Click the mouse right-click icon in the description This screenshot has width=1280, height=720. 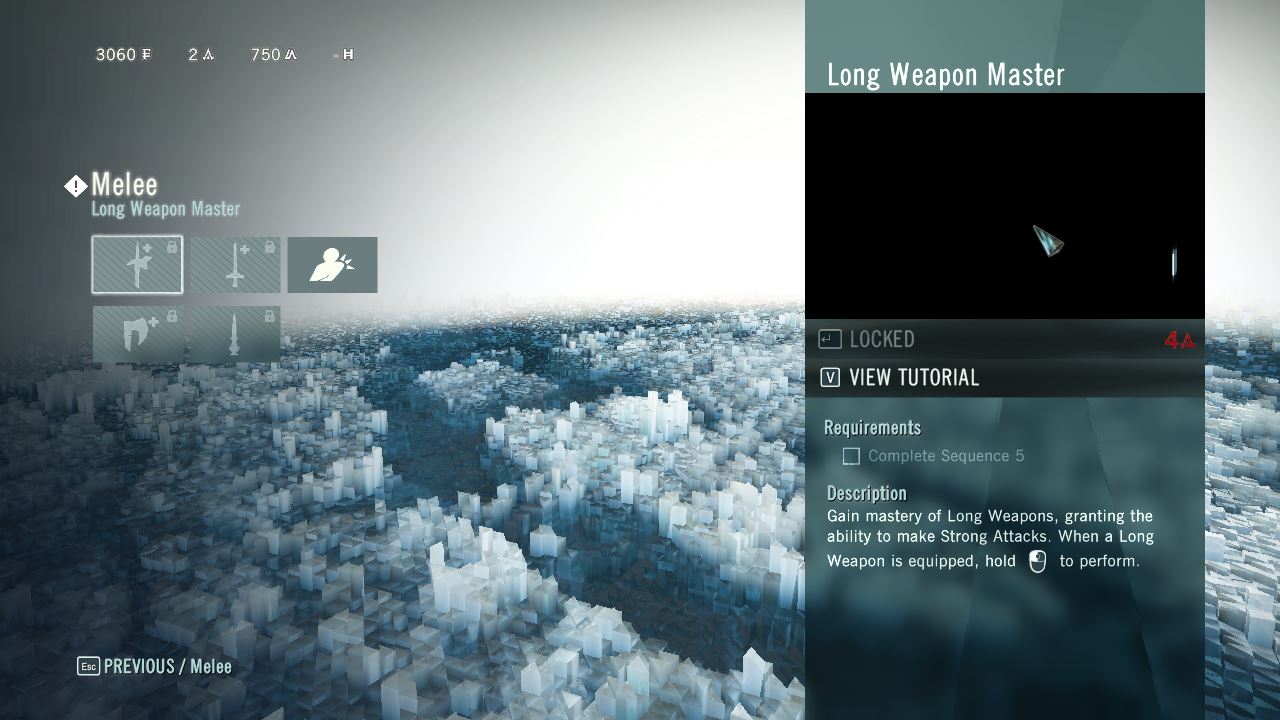tap(1036, 561)
